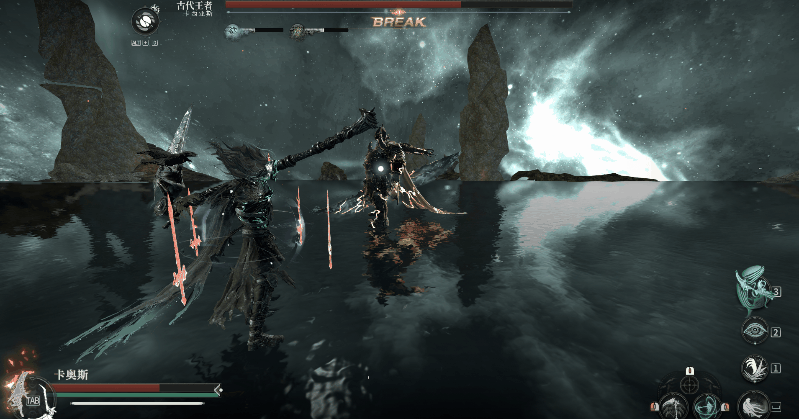The image size is (799, 419).
Task: Use the white feather wing skill
Action: click(x=753, y=368)
